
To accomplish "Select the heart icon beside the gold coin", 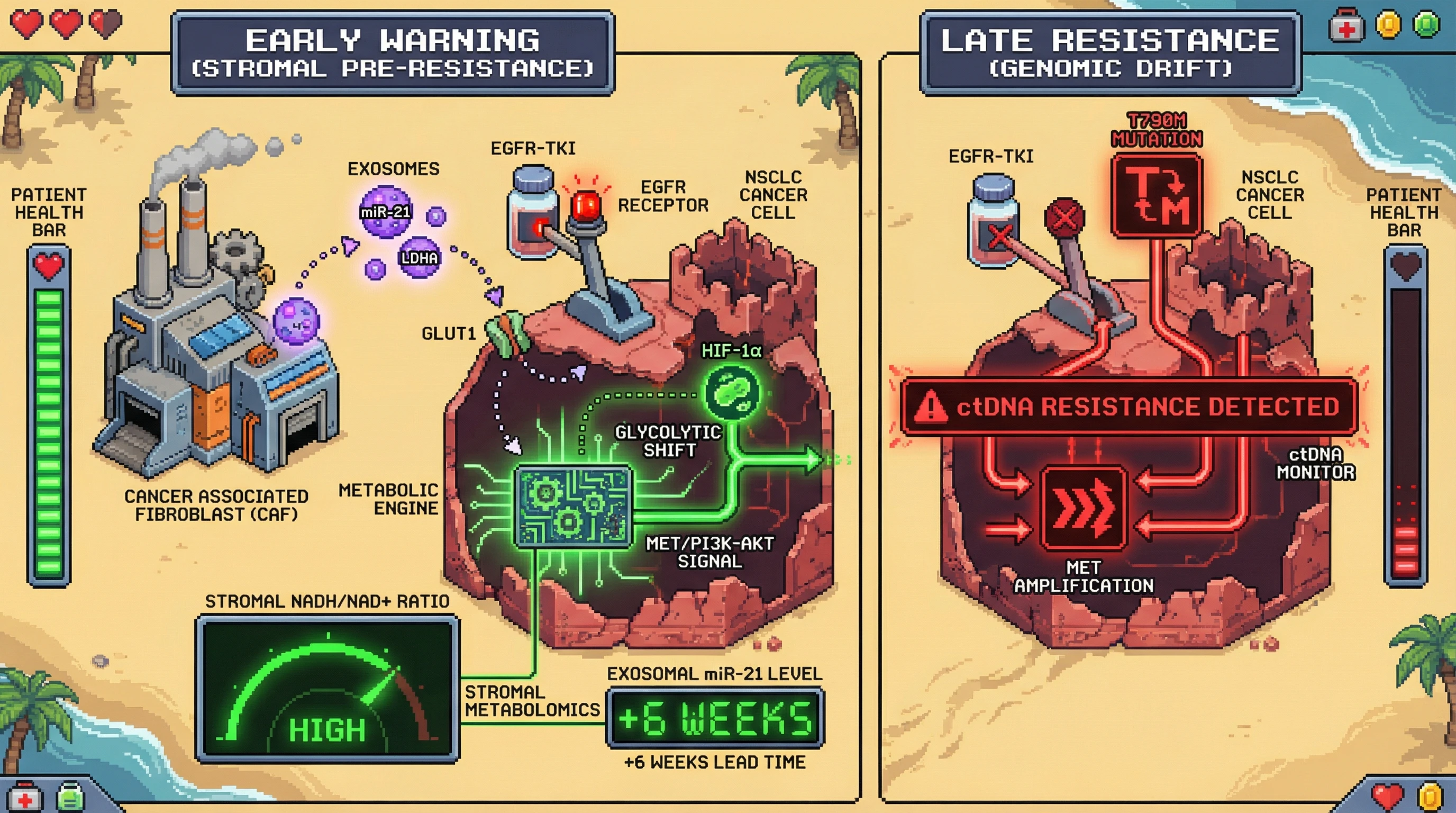I will [x=1387, y=797].
